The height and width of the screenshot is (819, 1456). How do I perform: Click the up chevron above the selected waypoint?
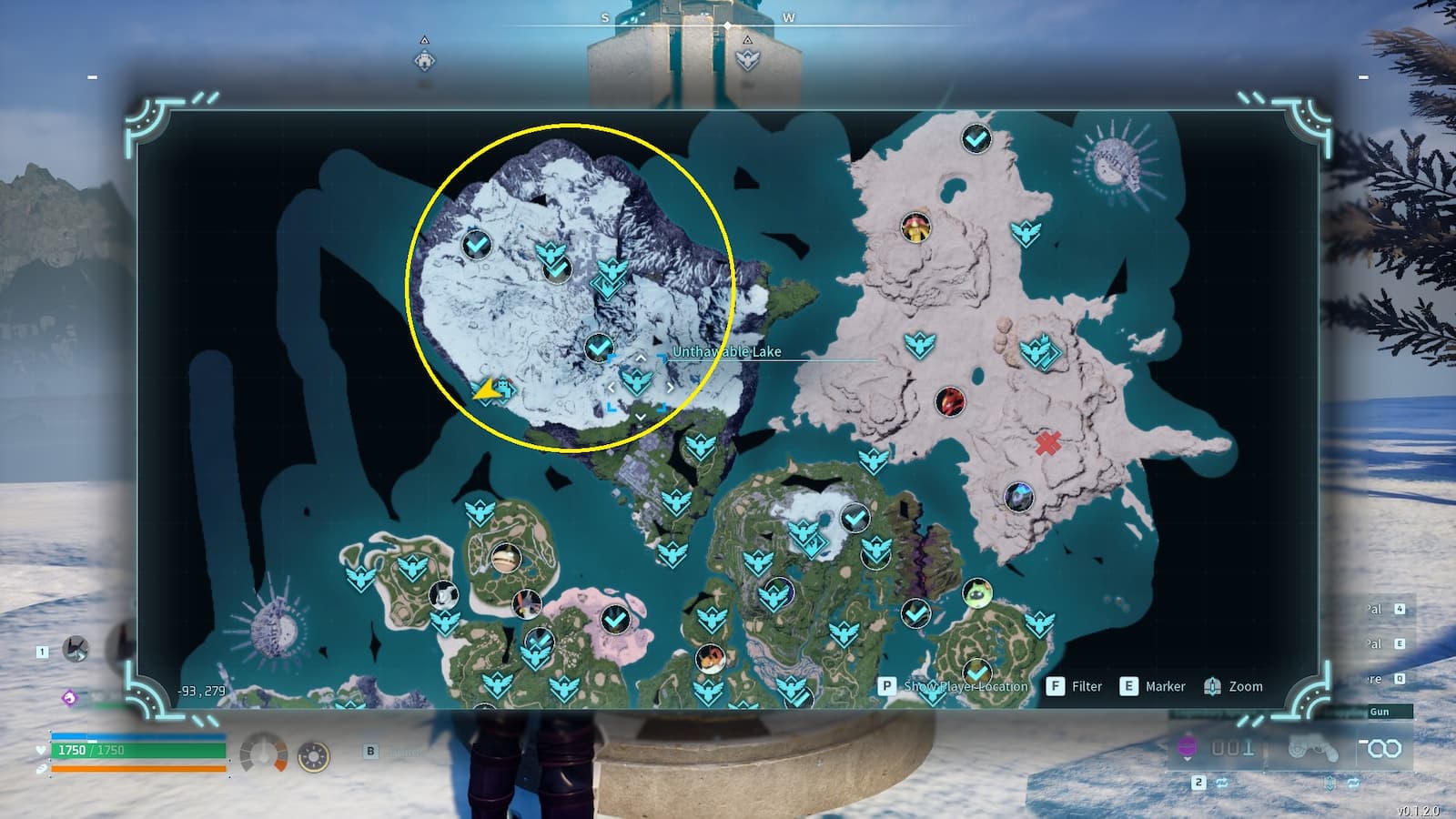[641, 358]
